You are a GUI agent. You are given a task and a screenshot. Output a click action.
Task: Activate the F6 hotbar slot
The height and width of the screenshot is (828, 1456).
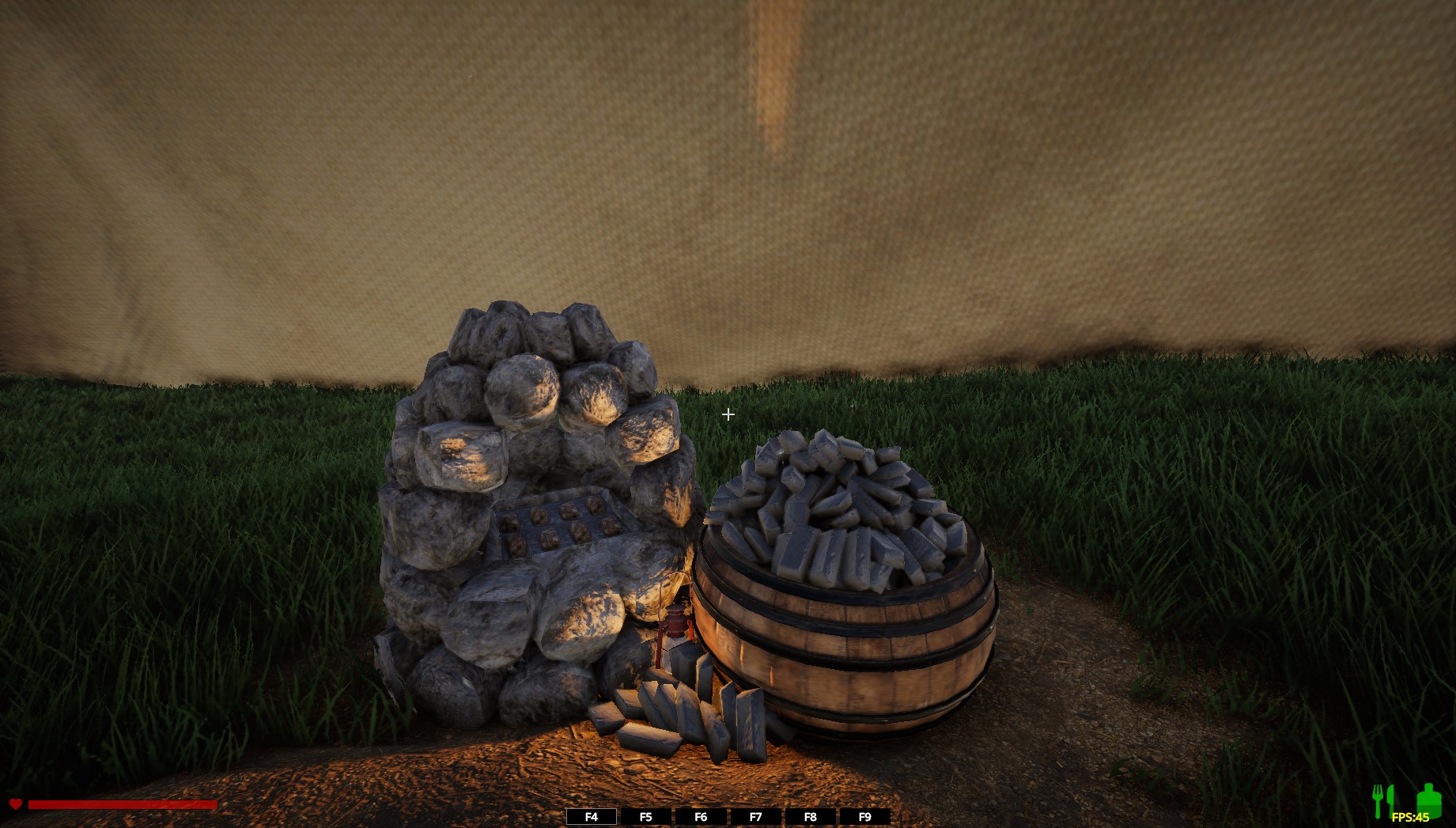[701, 817]
